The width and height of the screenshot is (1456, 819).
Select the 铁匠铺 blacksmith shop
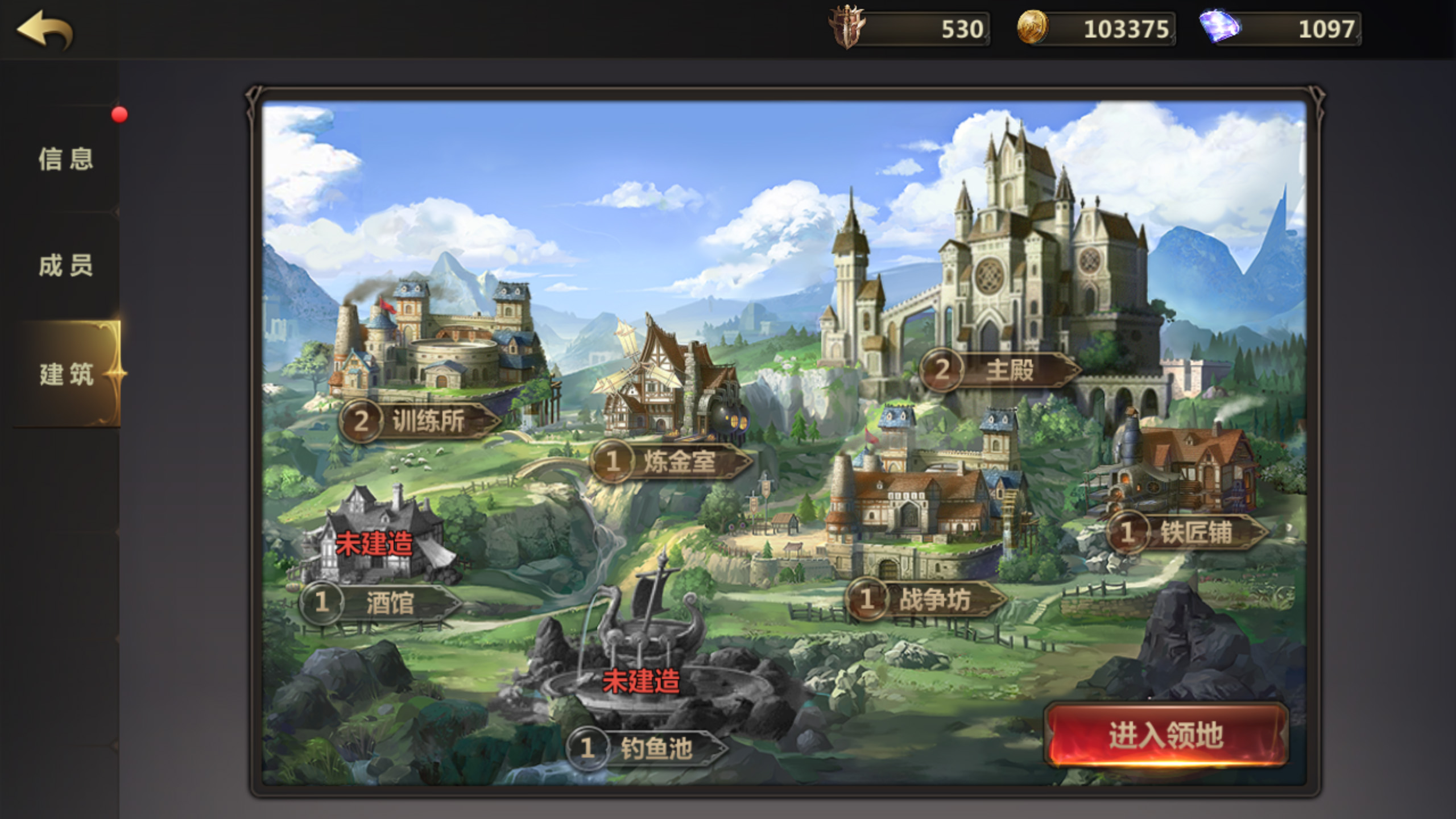click(1188, 533)
